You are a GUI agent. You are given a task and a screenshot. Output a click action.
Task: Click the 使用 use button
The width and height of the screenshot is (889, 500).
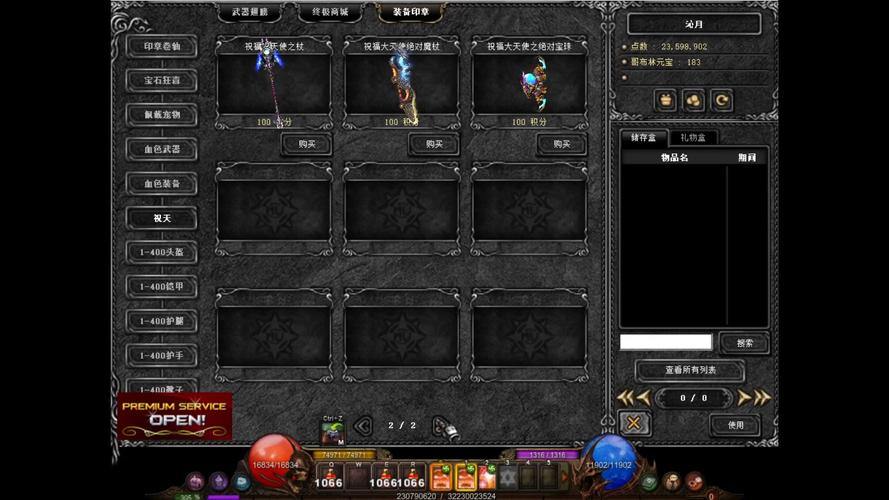point(735,425)
